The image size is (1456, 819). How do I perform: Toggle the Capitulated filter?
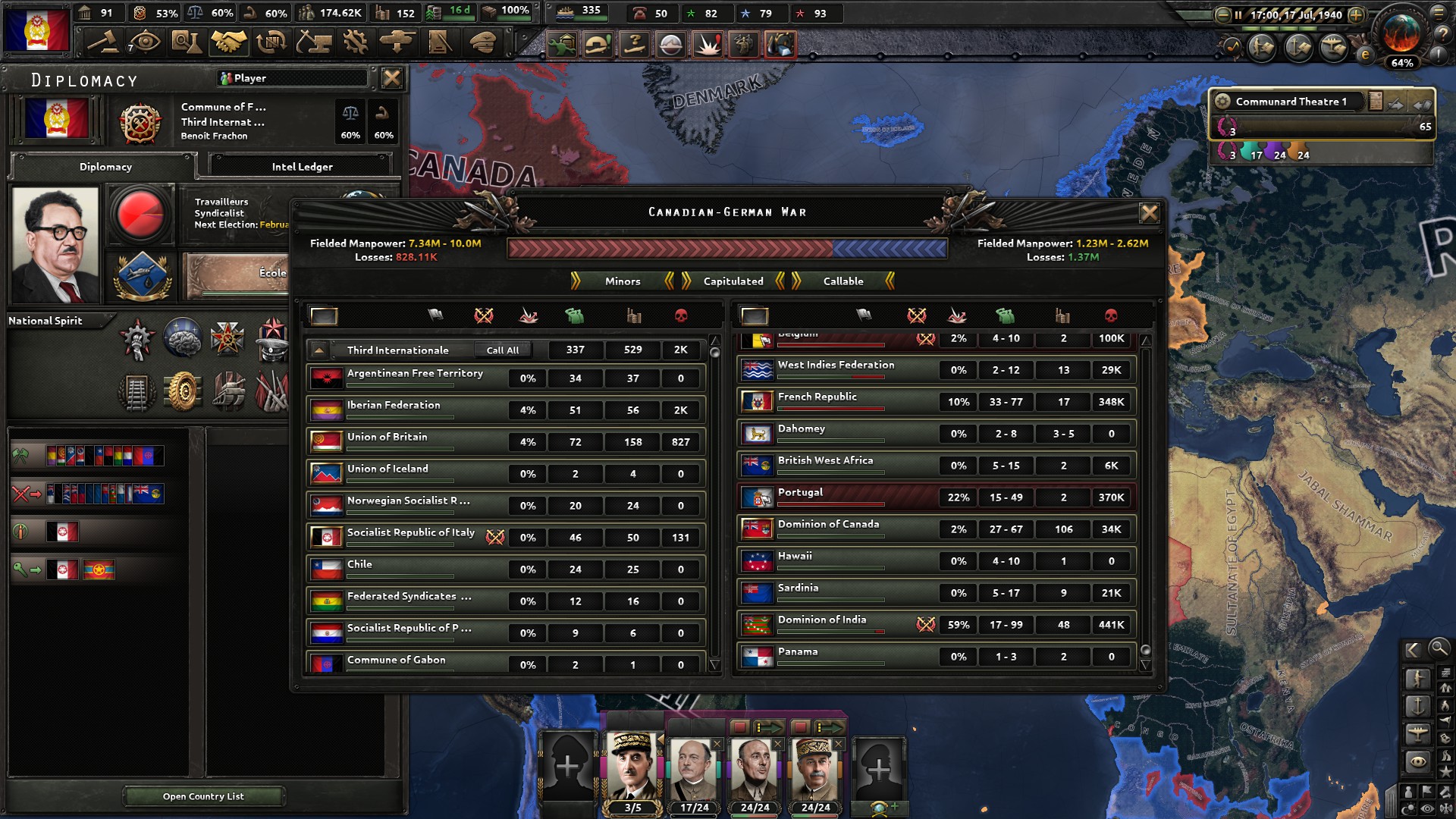732,281
